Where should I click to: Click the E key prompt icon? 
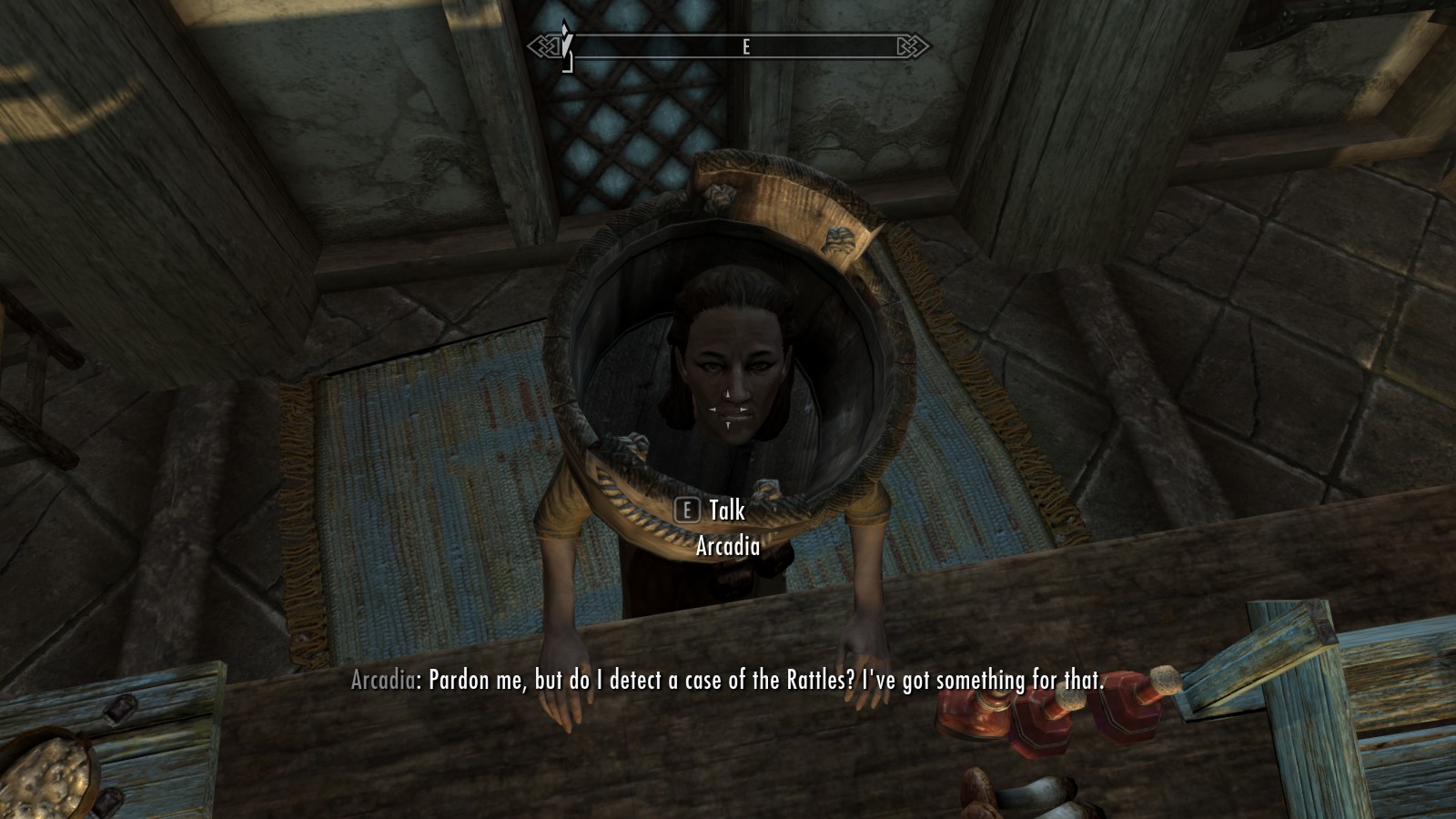pos(685,511)
